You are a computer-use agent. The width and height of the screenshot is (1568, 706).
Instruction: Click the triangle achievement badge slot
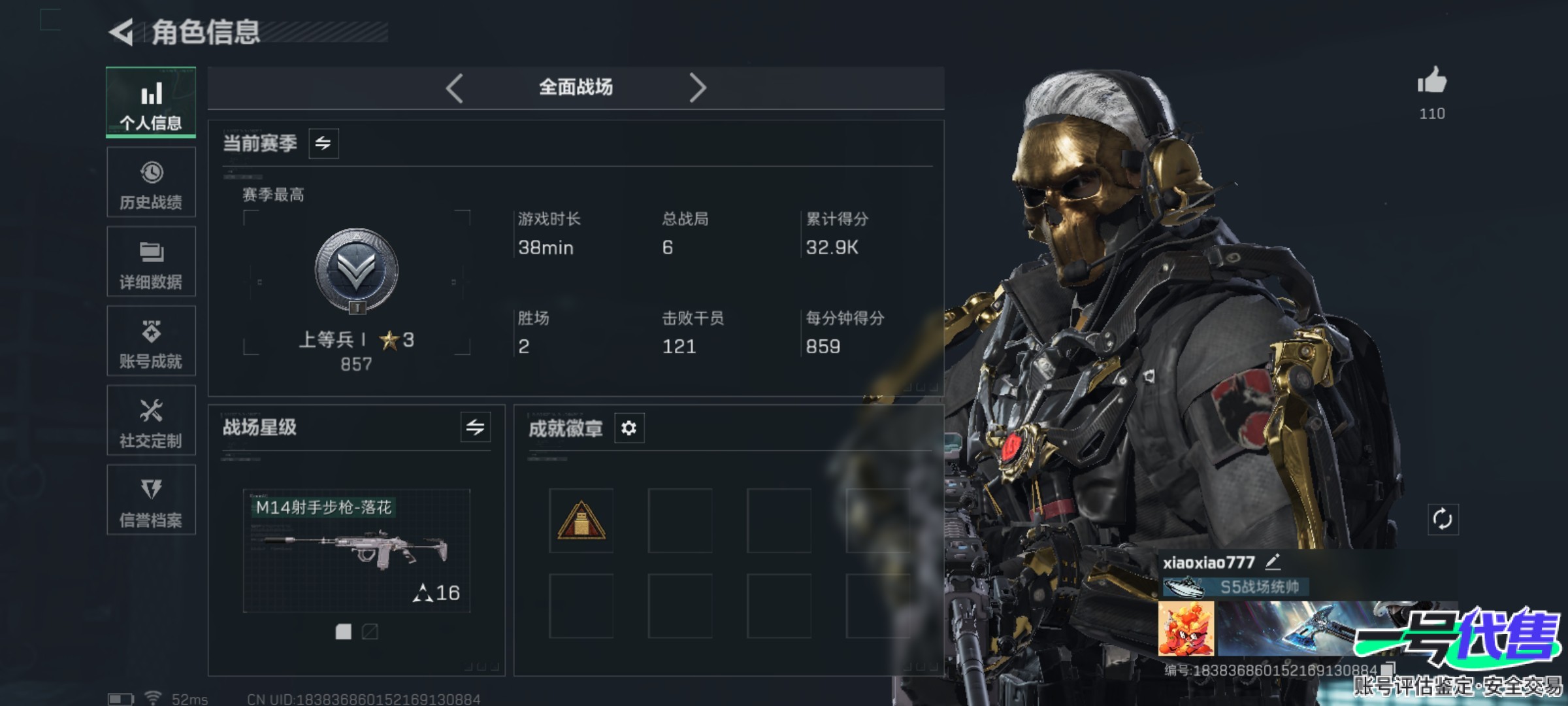581,521
